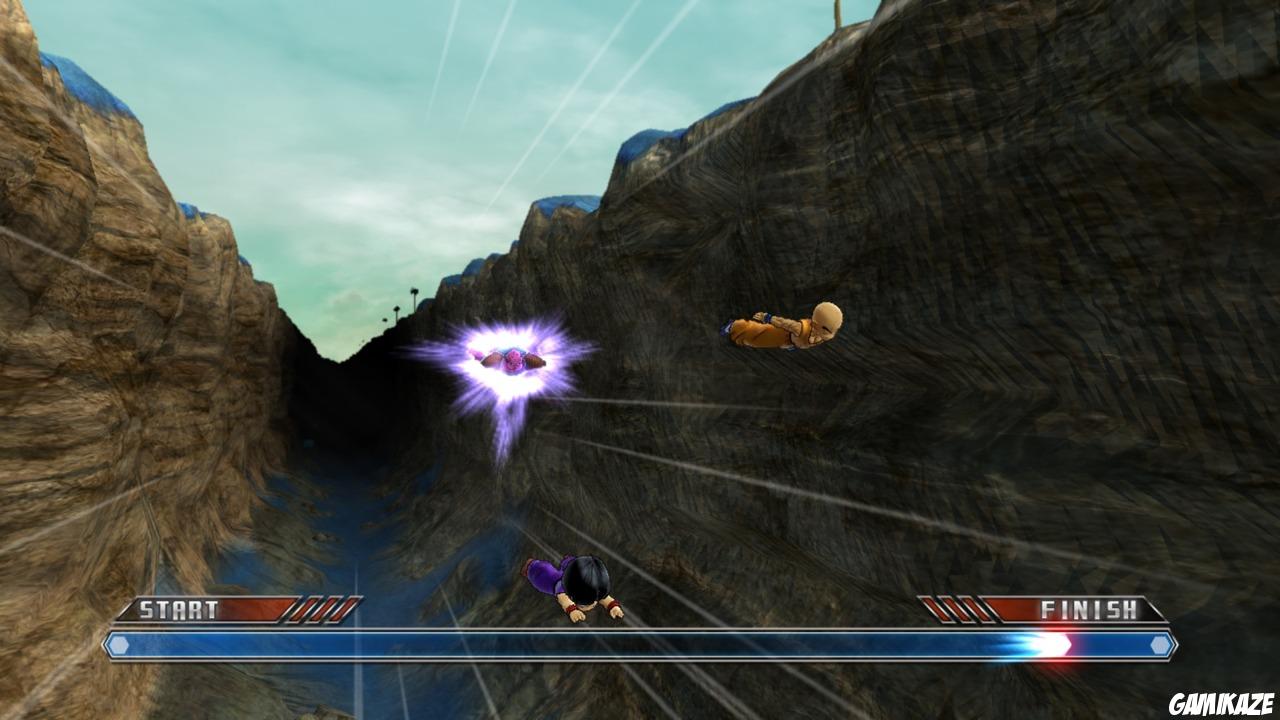Image resolution: width=1280 pixels, height=720 pixels.
Task: Click the right hexagon endpoint of the progress bar
Action: pos(1160,647)
